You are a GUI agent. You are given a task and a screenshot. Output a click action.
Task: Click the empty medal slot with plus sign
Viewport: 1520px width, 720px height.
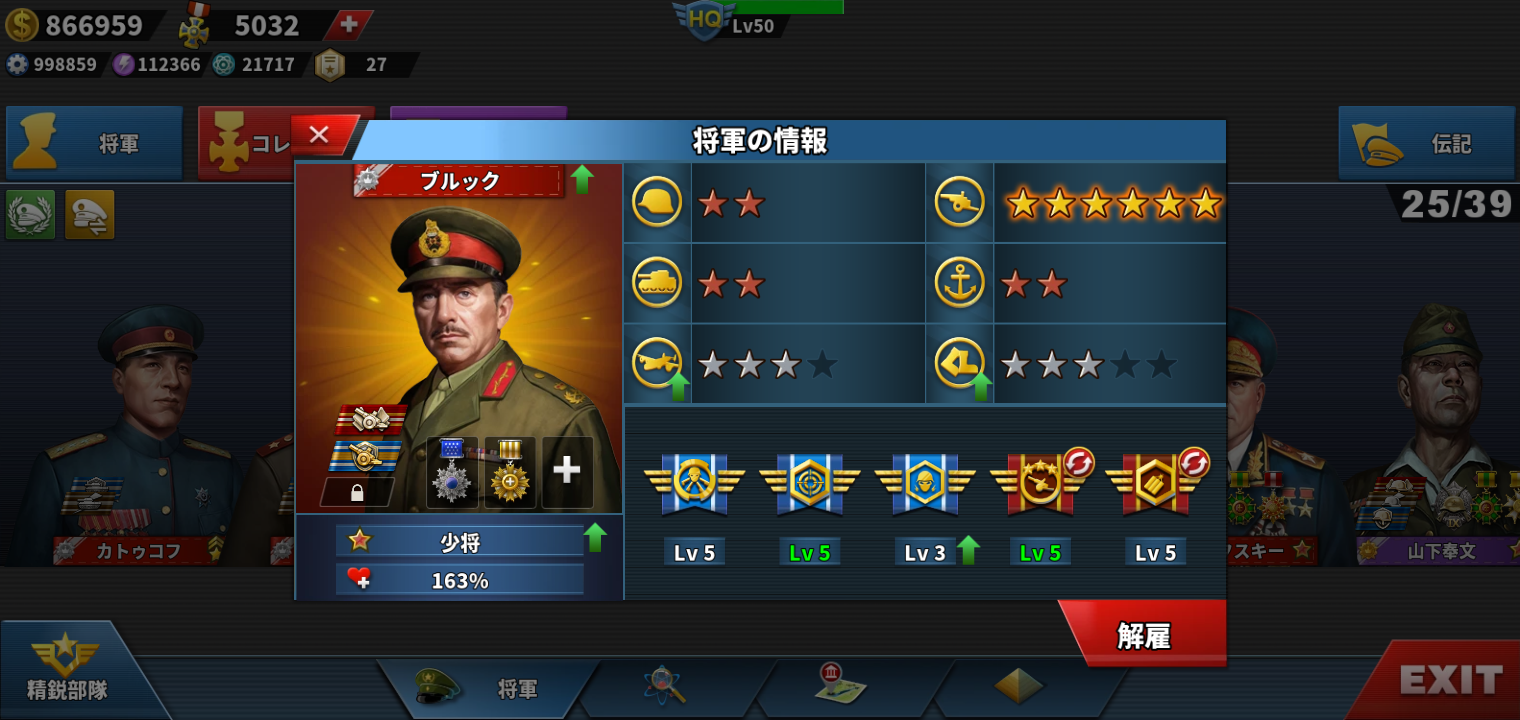pyautogui.click(x=567, y=470)
